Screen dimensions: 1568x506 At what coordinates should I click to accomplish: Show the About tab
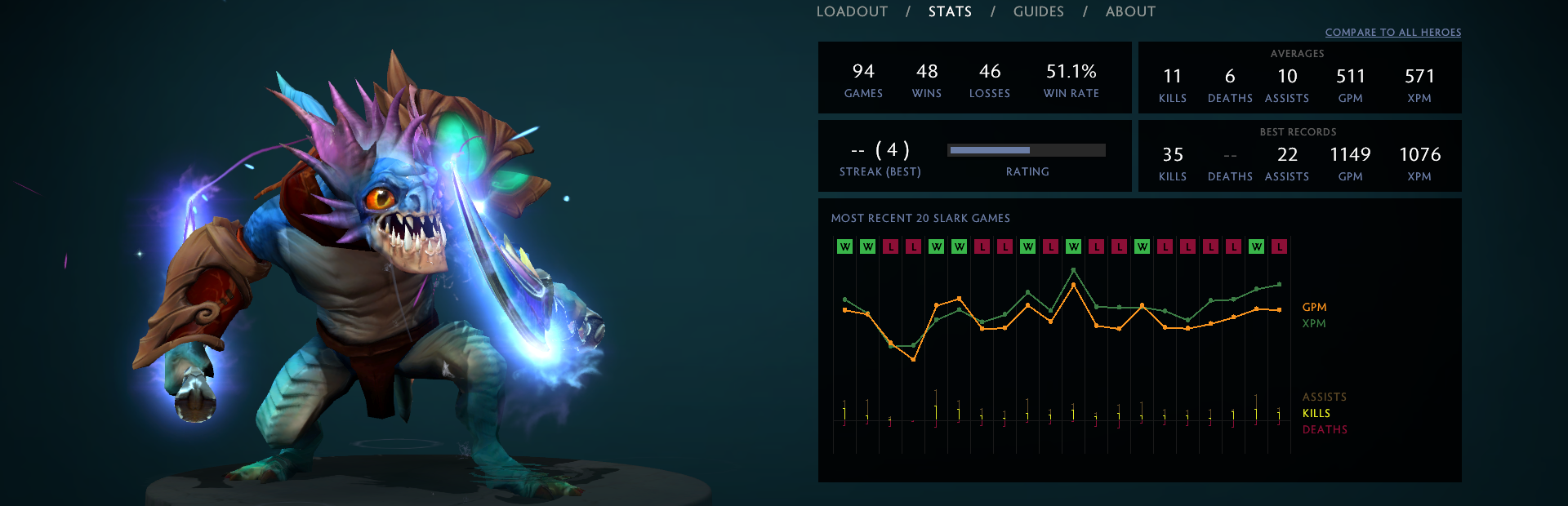click(x=1130, y=11)
